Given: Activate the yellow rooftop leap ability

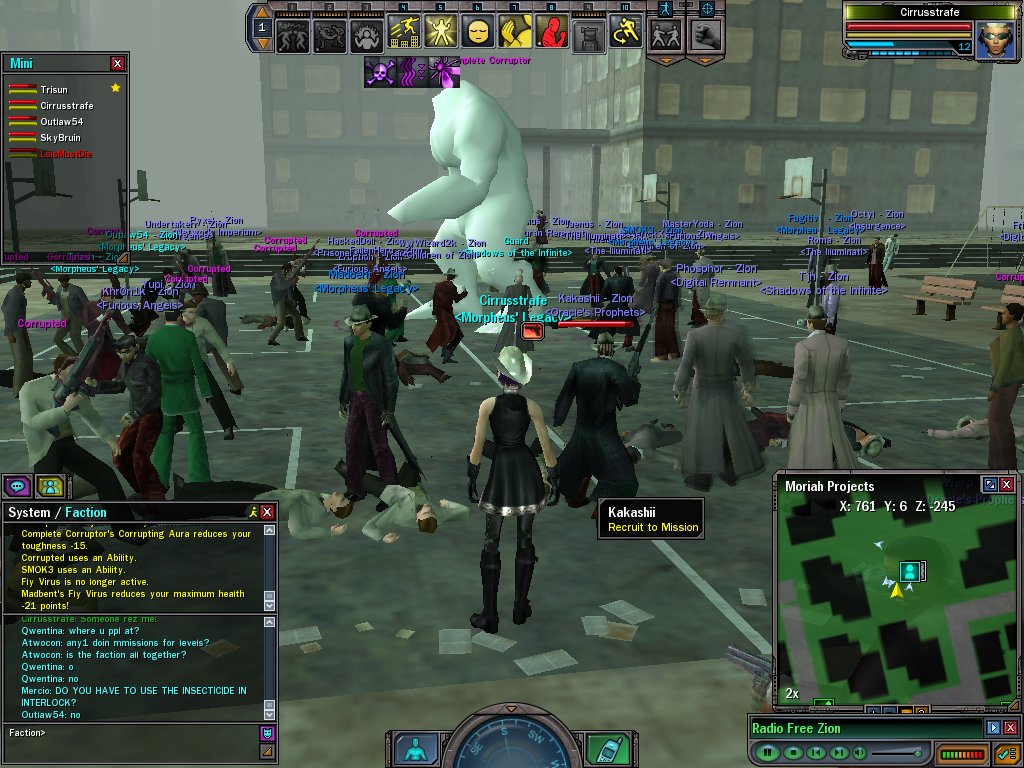Looking at the screenshot, I should click(x=402, y=33).
